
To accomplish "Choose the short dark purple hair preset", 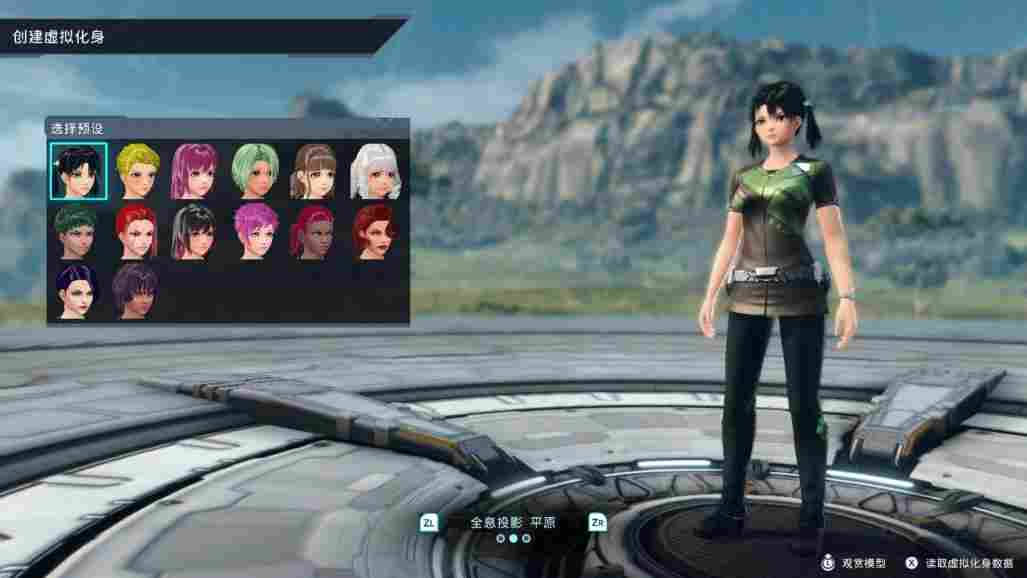I will [137, 290].
